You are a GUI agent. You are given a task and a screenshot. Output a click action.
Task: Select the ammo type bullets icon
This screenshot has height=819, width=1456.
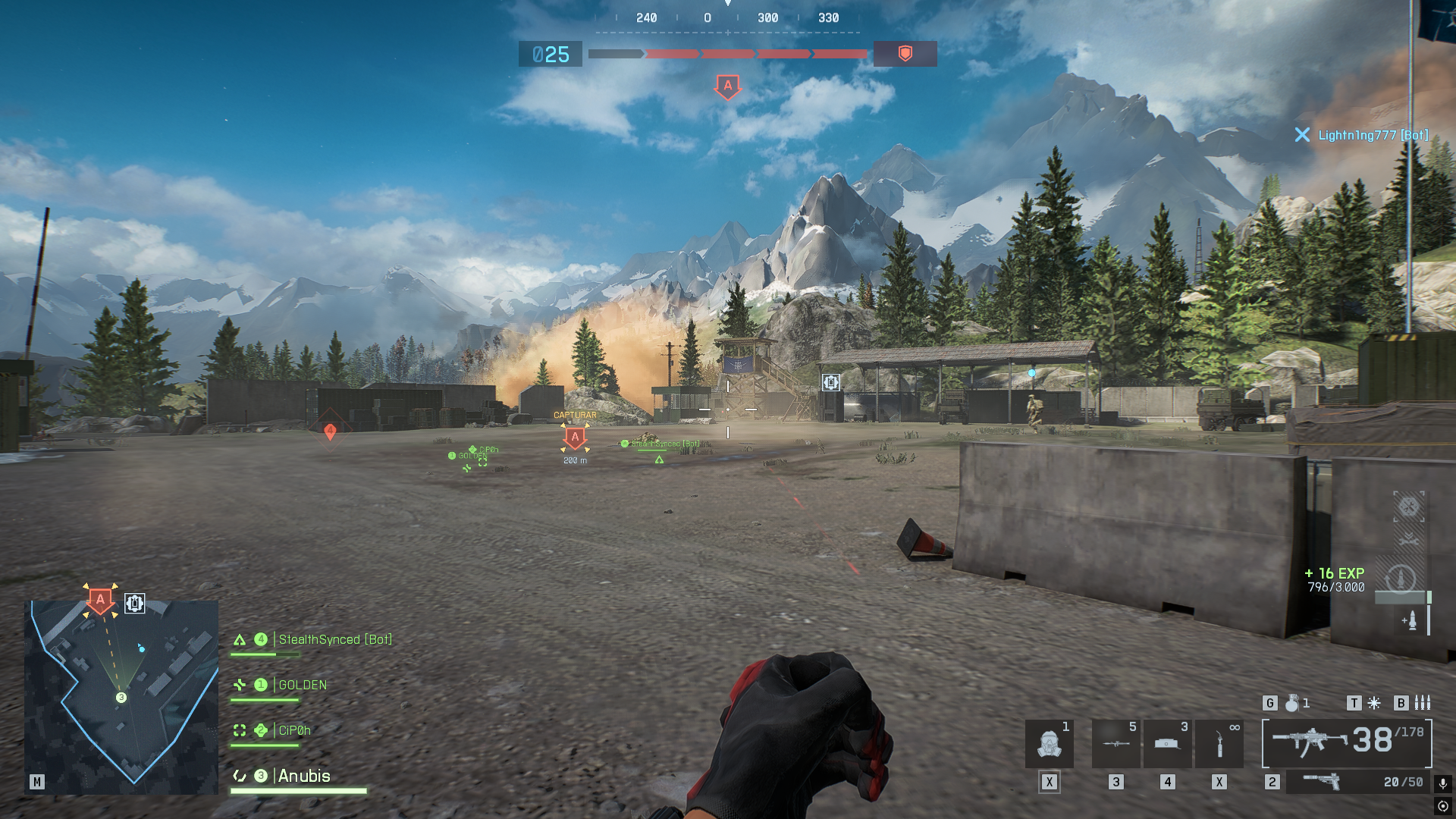(x=1423, y=704)
